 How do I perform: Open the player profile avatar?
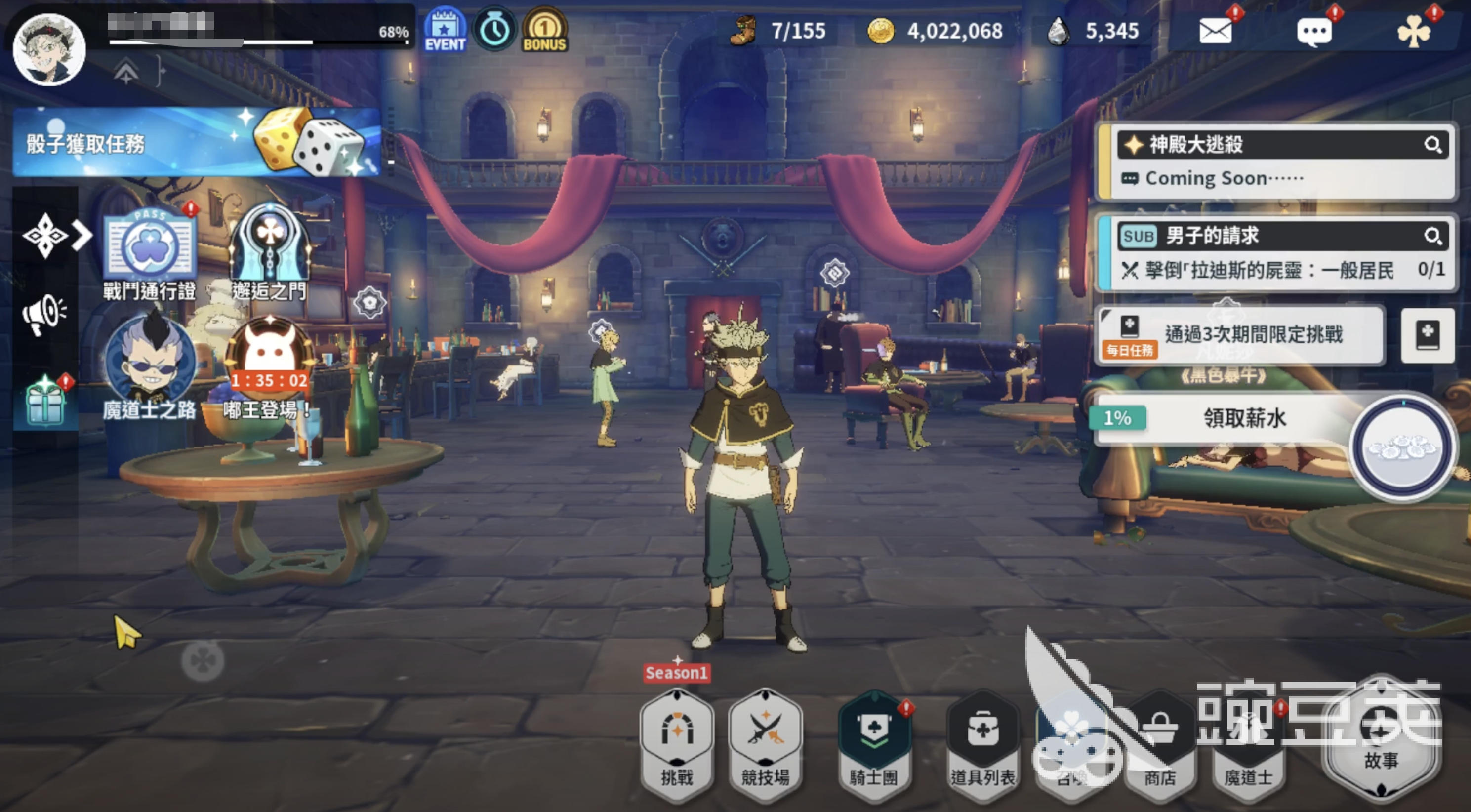[49, 49]
